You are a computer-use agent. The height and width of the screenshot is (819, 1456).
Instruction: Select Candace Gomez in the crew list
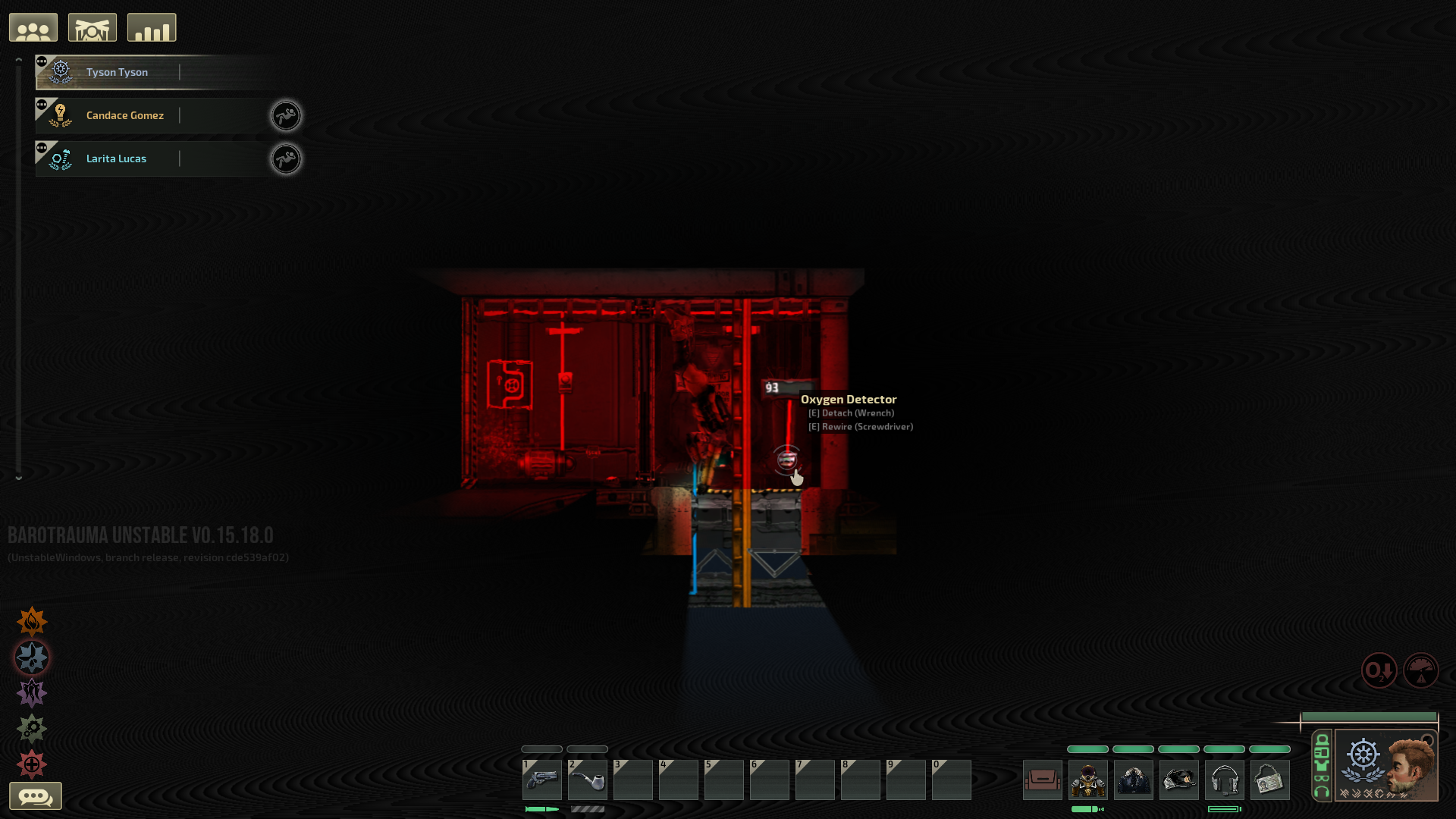pyautogui.click(x=125, y=115)
